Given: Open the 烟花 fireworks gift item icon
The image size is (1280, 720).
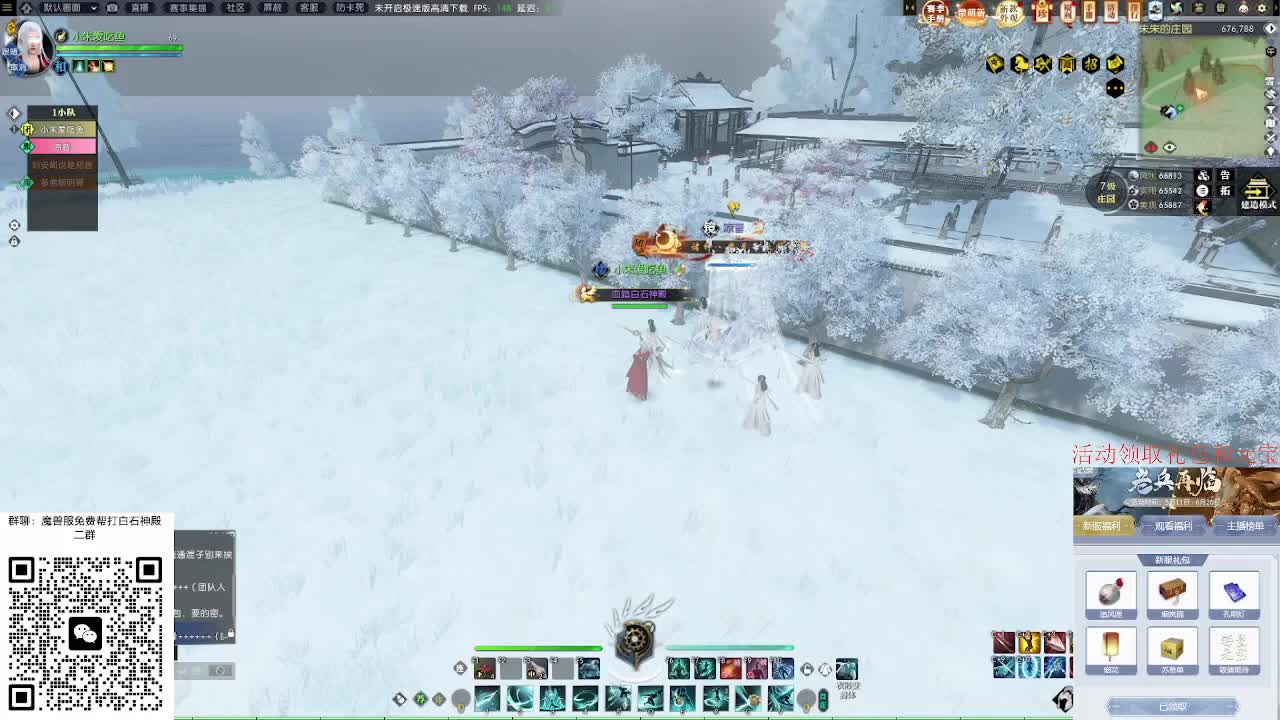Looking at the screenshot, I should coord(1110,648).
